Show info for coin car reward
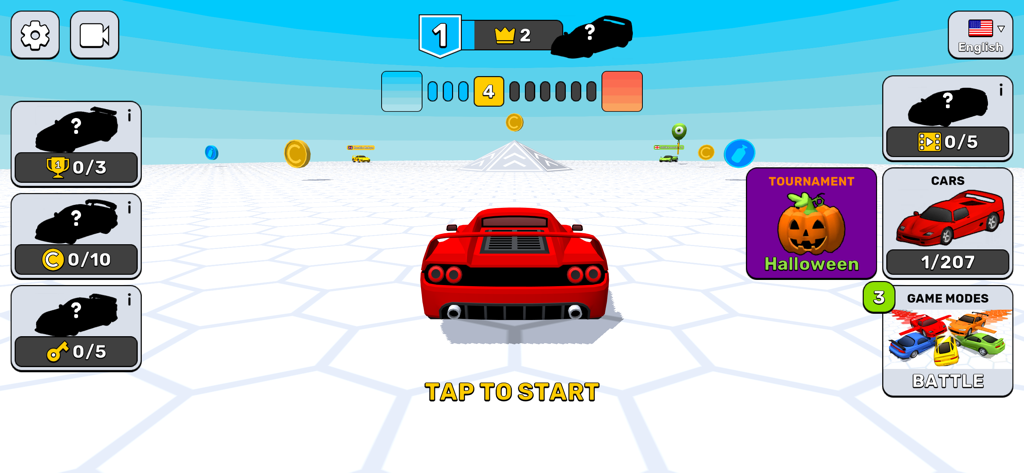This screenshot has width=1024, height=473. pyautogui.click(x=129, y=208)
